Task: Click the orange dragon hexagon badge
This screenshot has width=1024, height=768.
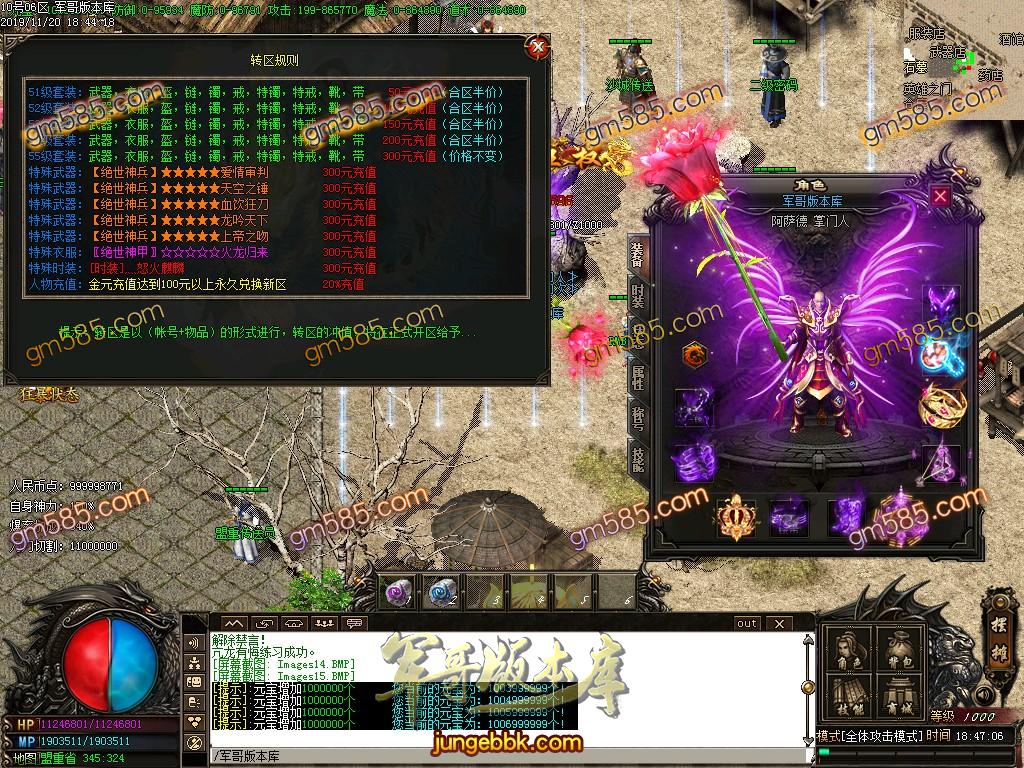Action: tap(692, 354)
